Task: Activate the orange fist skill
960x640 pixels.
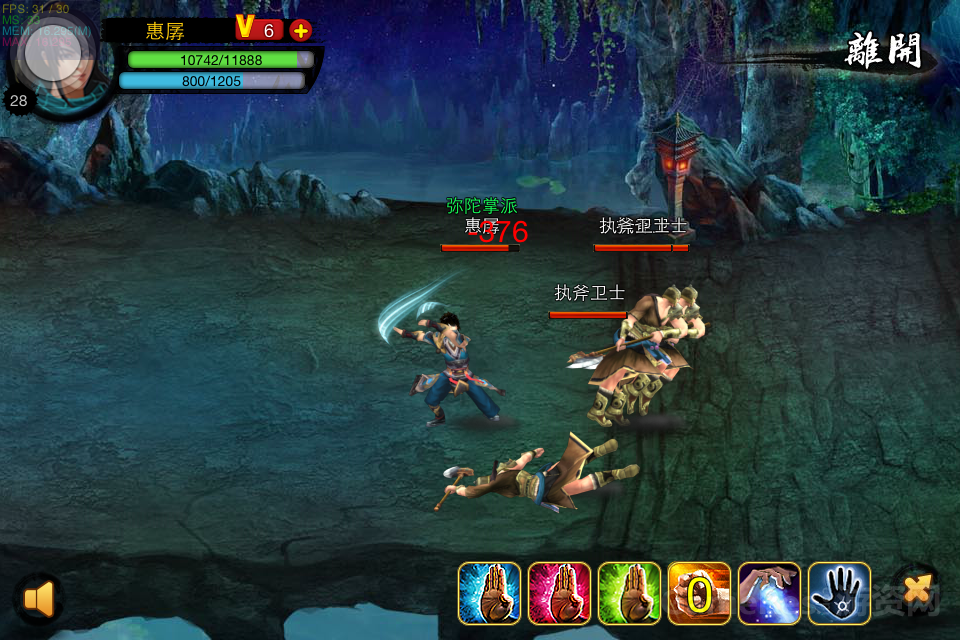Action: click(x=699, y=594)
